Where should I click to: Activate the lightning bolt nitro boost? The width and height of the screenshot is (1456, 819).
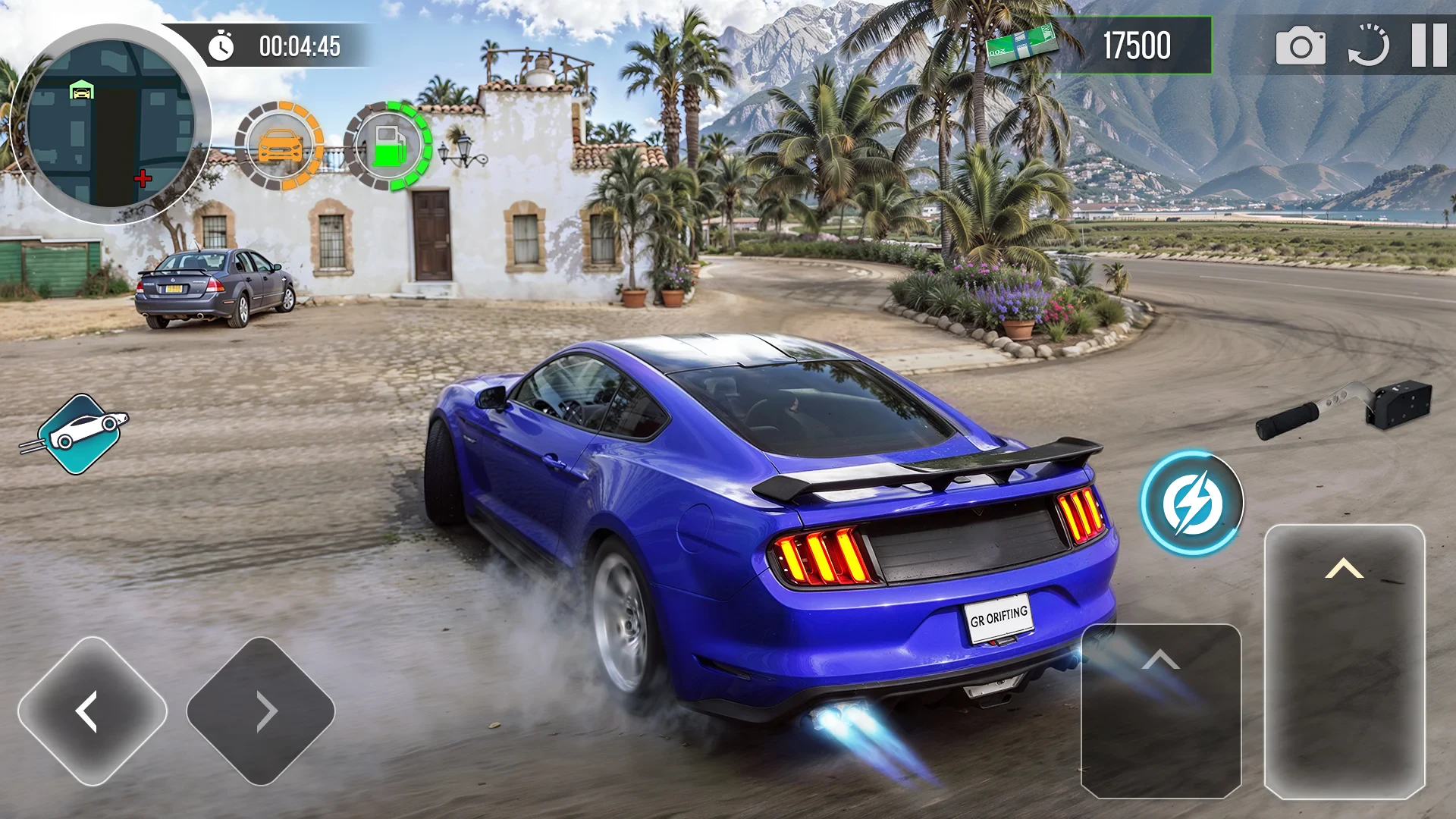[x=1192, y=503]
